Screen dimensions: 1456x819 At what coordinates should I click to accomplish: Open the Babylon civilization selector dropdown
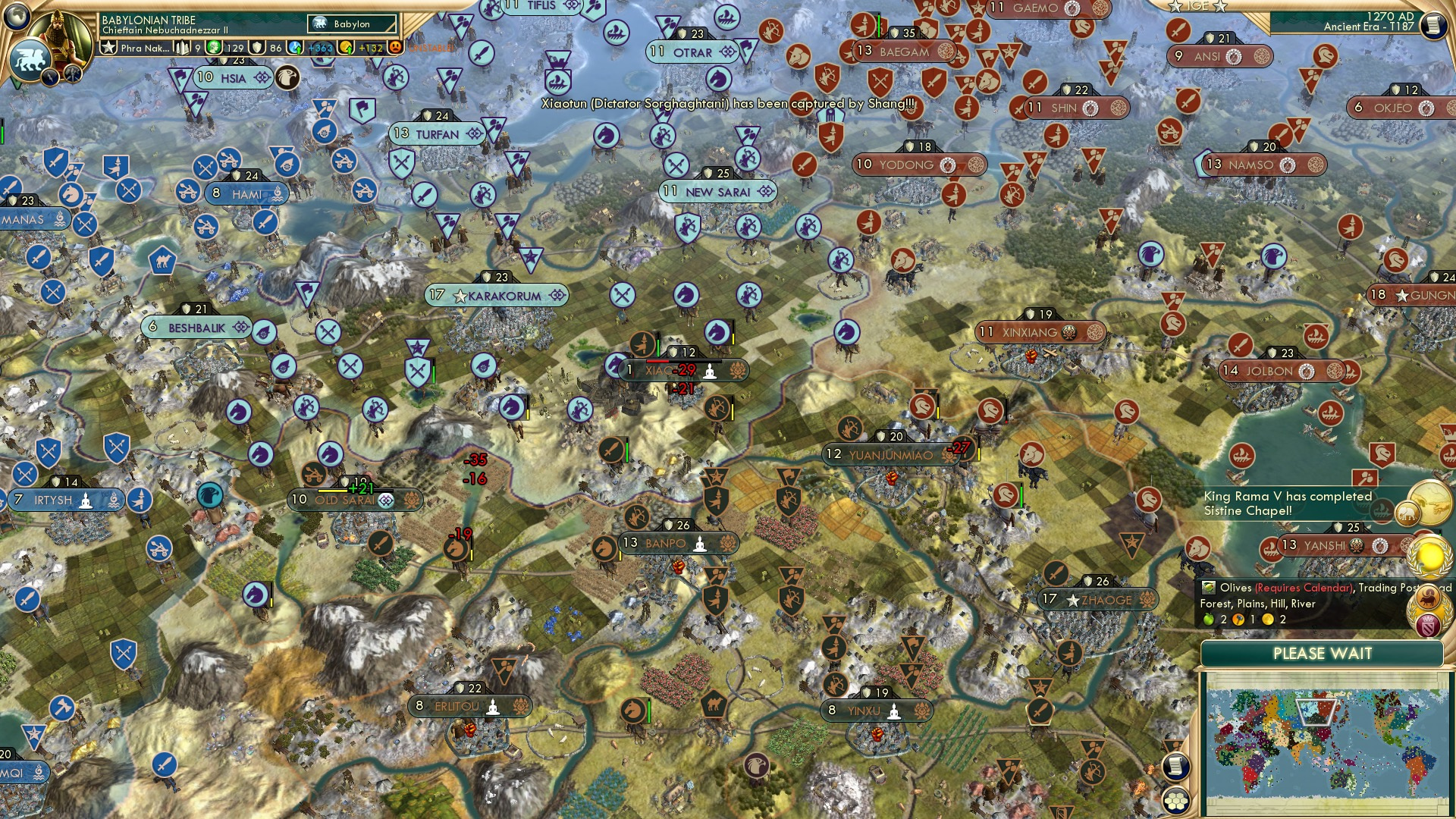coord(351,24)
